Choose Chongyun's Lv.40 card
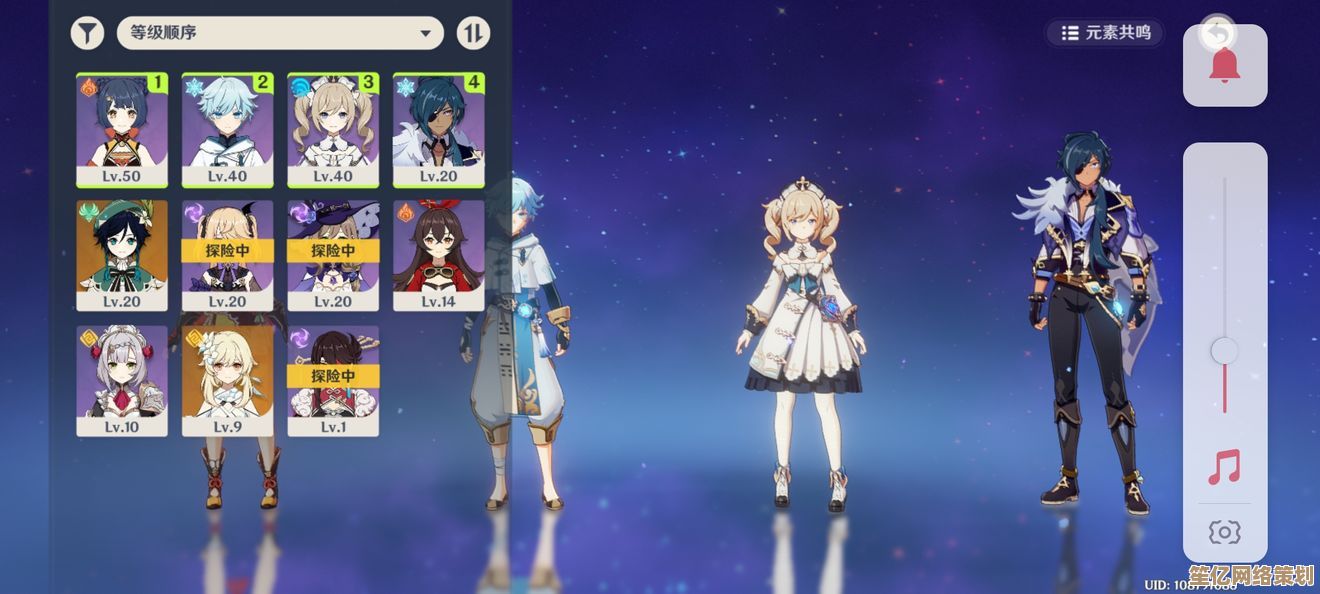The height and width of the screenshot is (594, 1320). coord(227,129)
